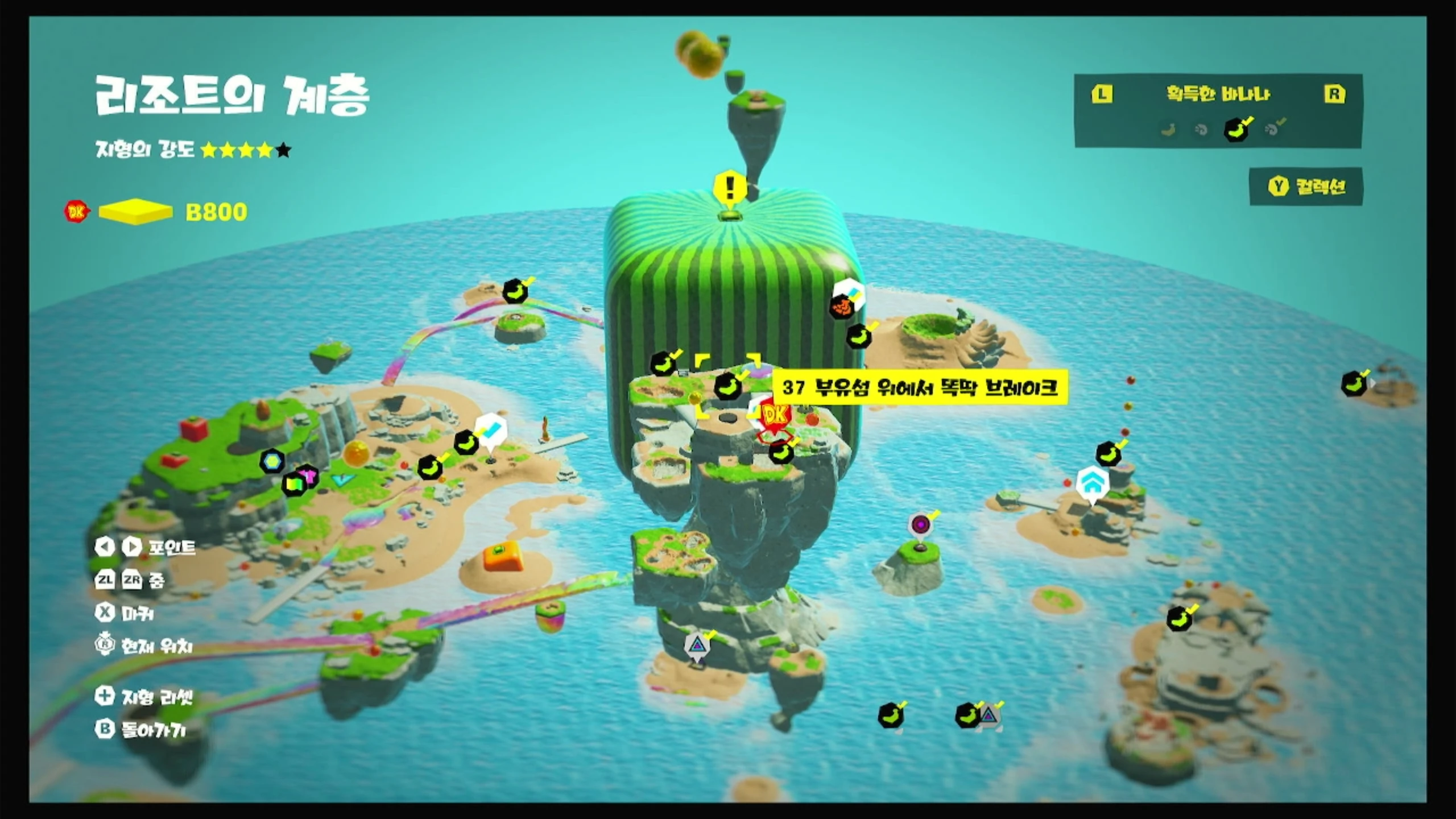Image resolution: width=1456 pixels, height=819 pixels.
Task: Activate the 지형 리셋 terrain reset option
Action: [146, 697]
